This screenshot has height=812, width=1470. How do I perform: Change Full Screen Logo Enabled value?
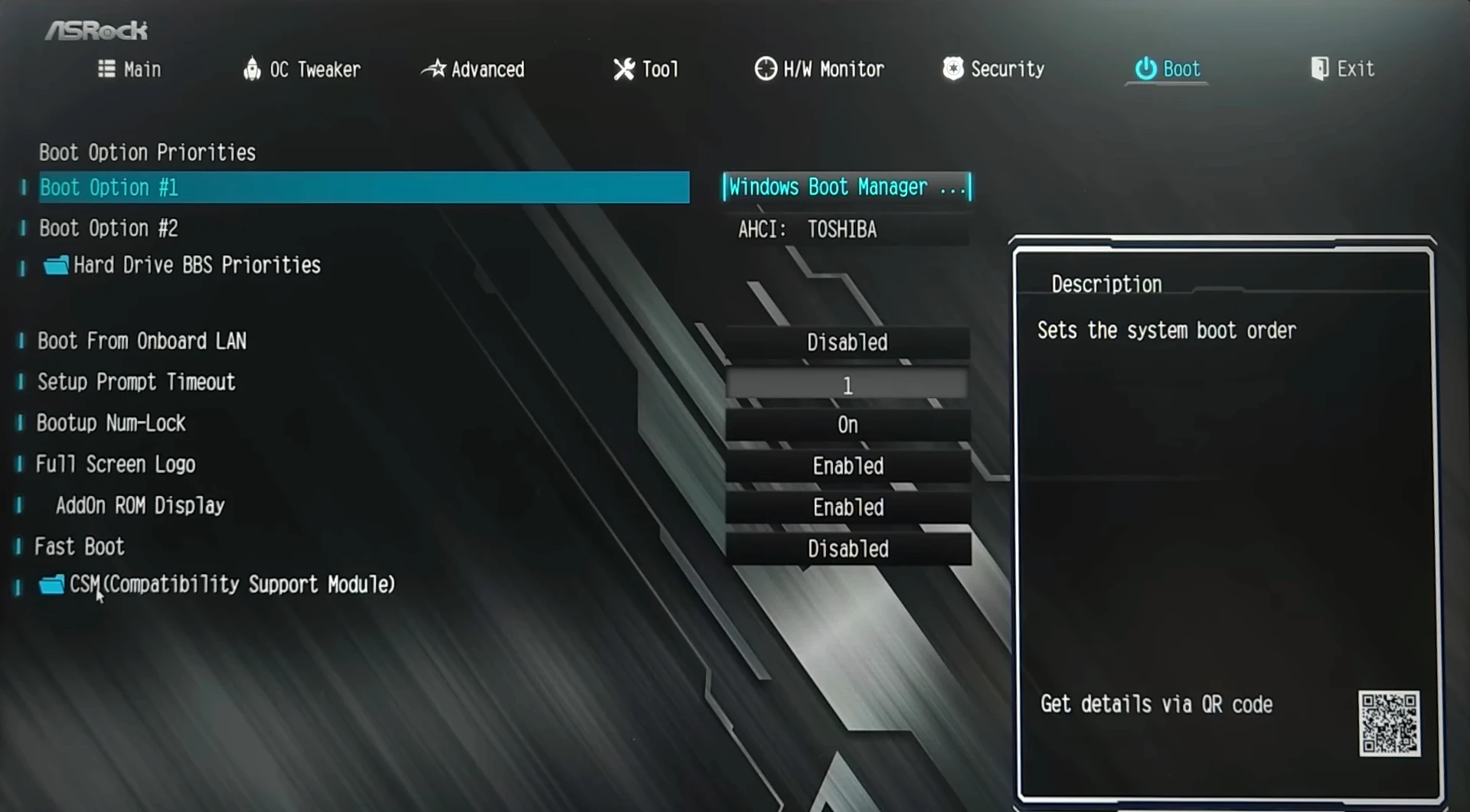[x=847, y=466]
